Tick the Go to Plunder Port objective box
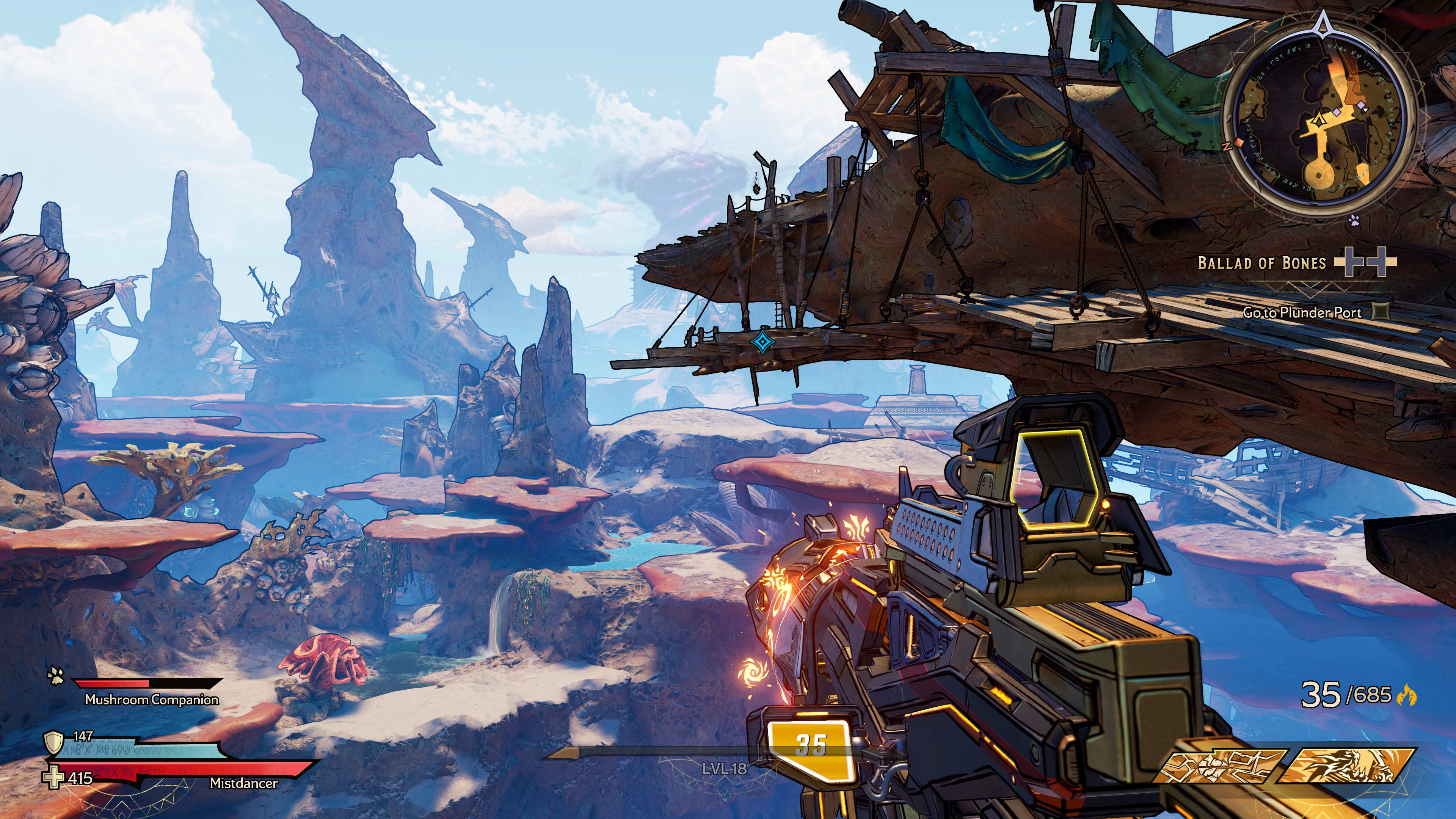Screen dimensions: 1456x819 pyautogui.click(x=1381, y=311)
